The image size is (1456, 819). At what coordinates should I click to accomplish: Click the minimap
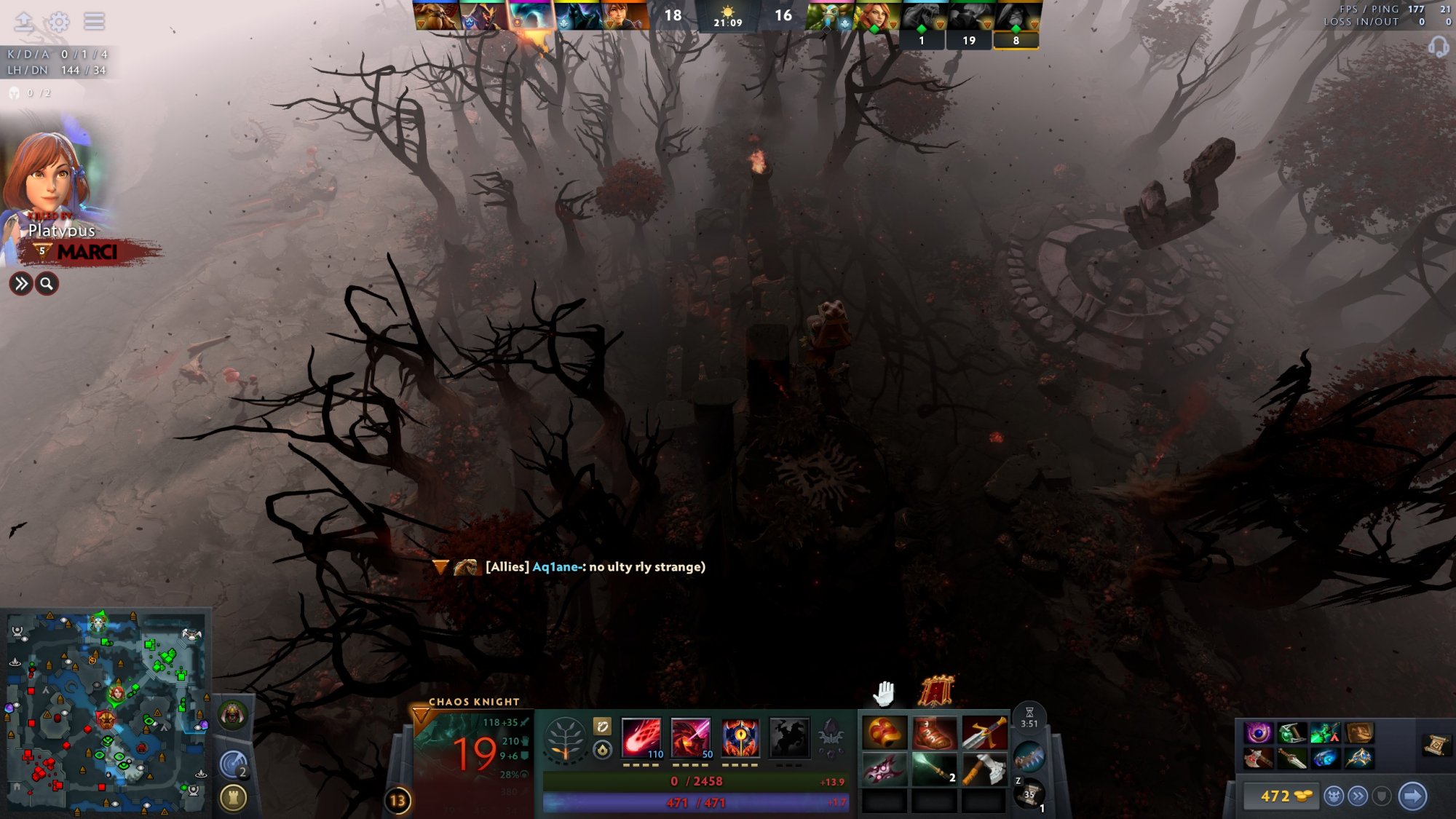[x=106, y=712]
